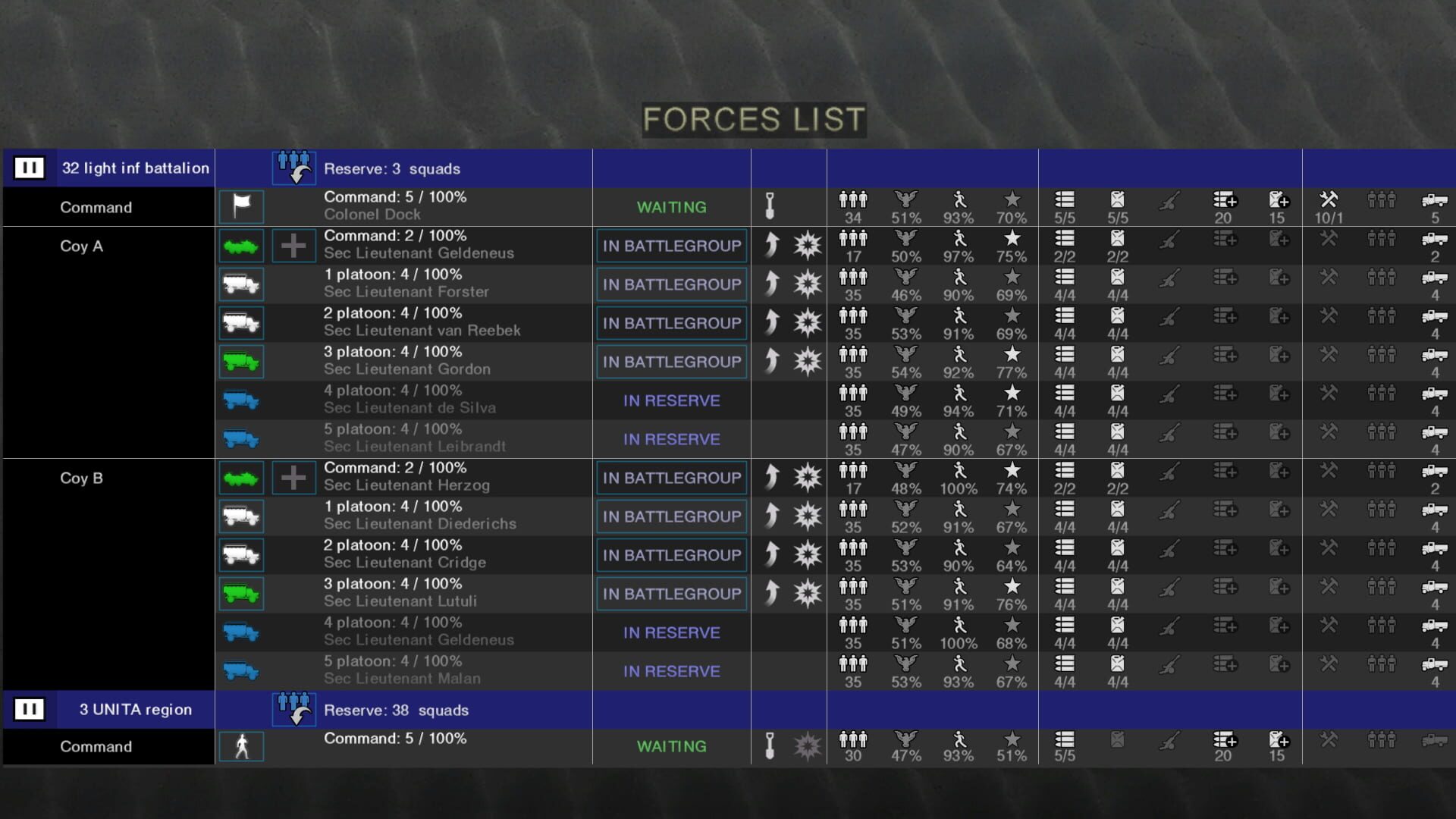
Task: Select the entrench shovel icon on Command row
Action: pos(770,206)
